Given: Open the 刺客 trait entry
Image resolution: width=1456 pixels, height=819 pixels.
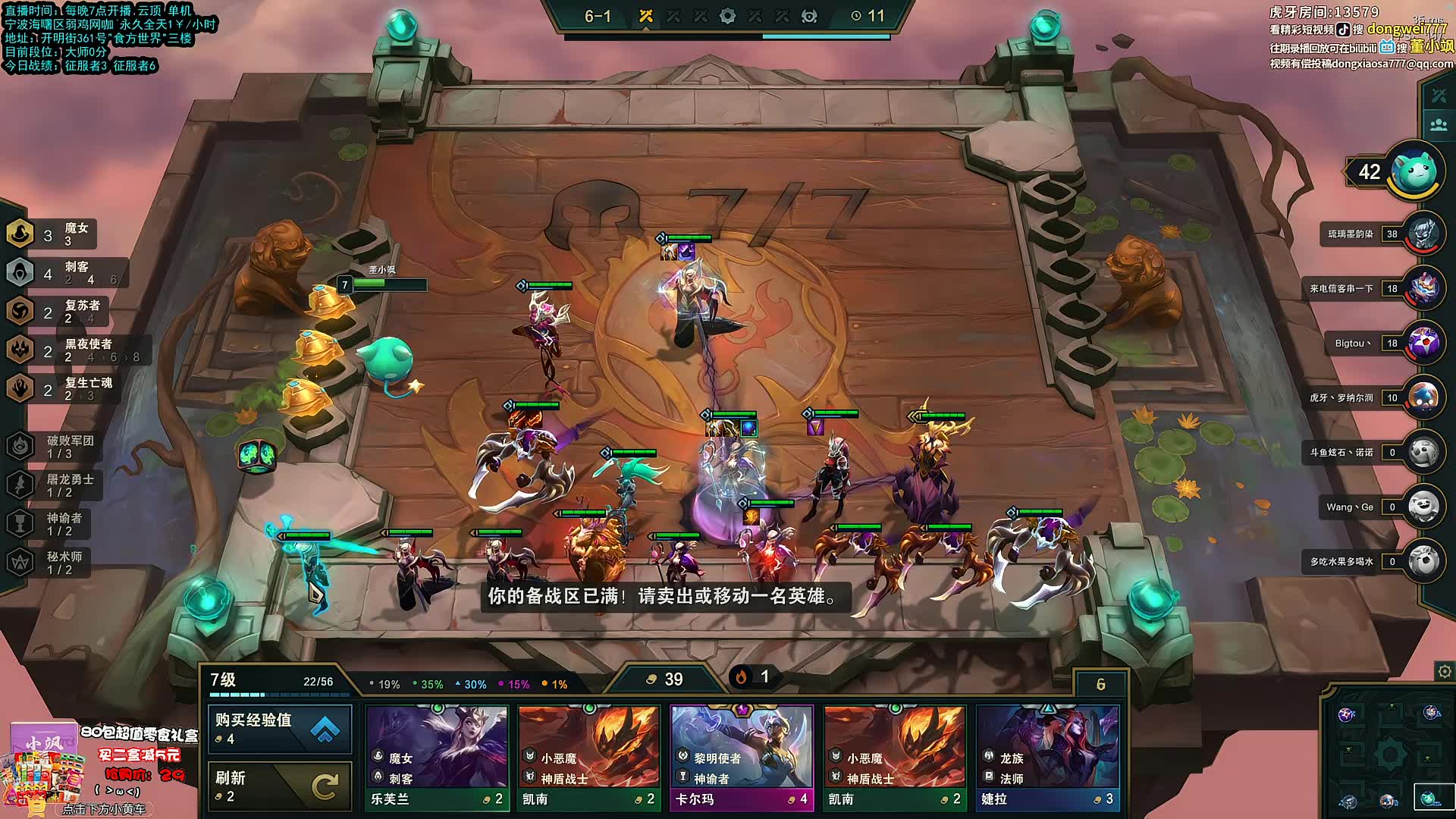Looking at the screenshot, I should 64,273.
